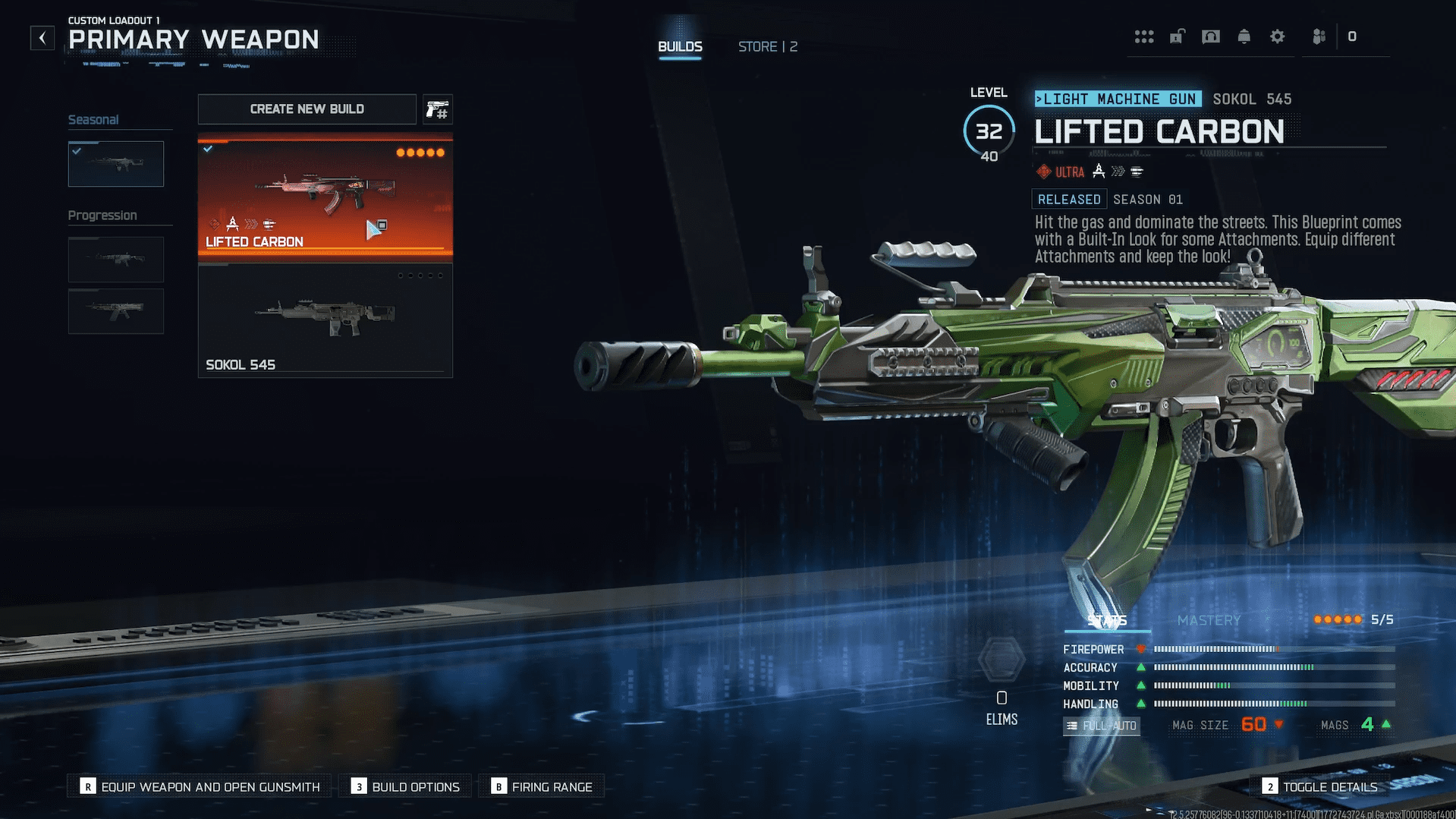Open the grid menu icon in top bar

pyautogui.click(x=1144, y=36)
